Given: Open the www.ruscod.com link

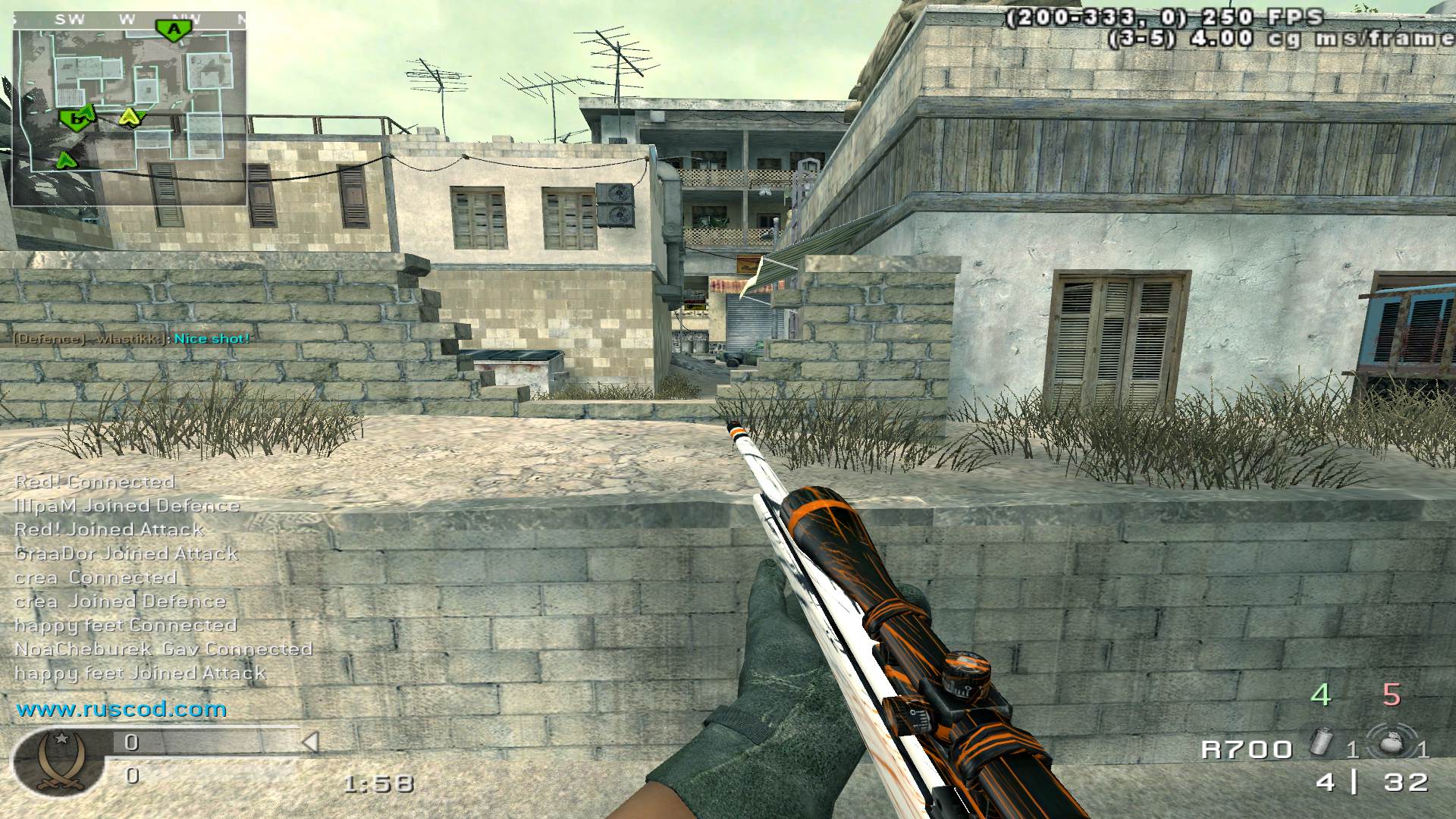Looking at the screenshot, I should pyautogui.click(x=121, y=710).
